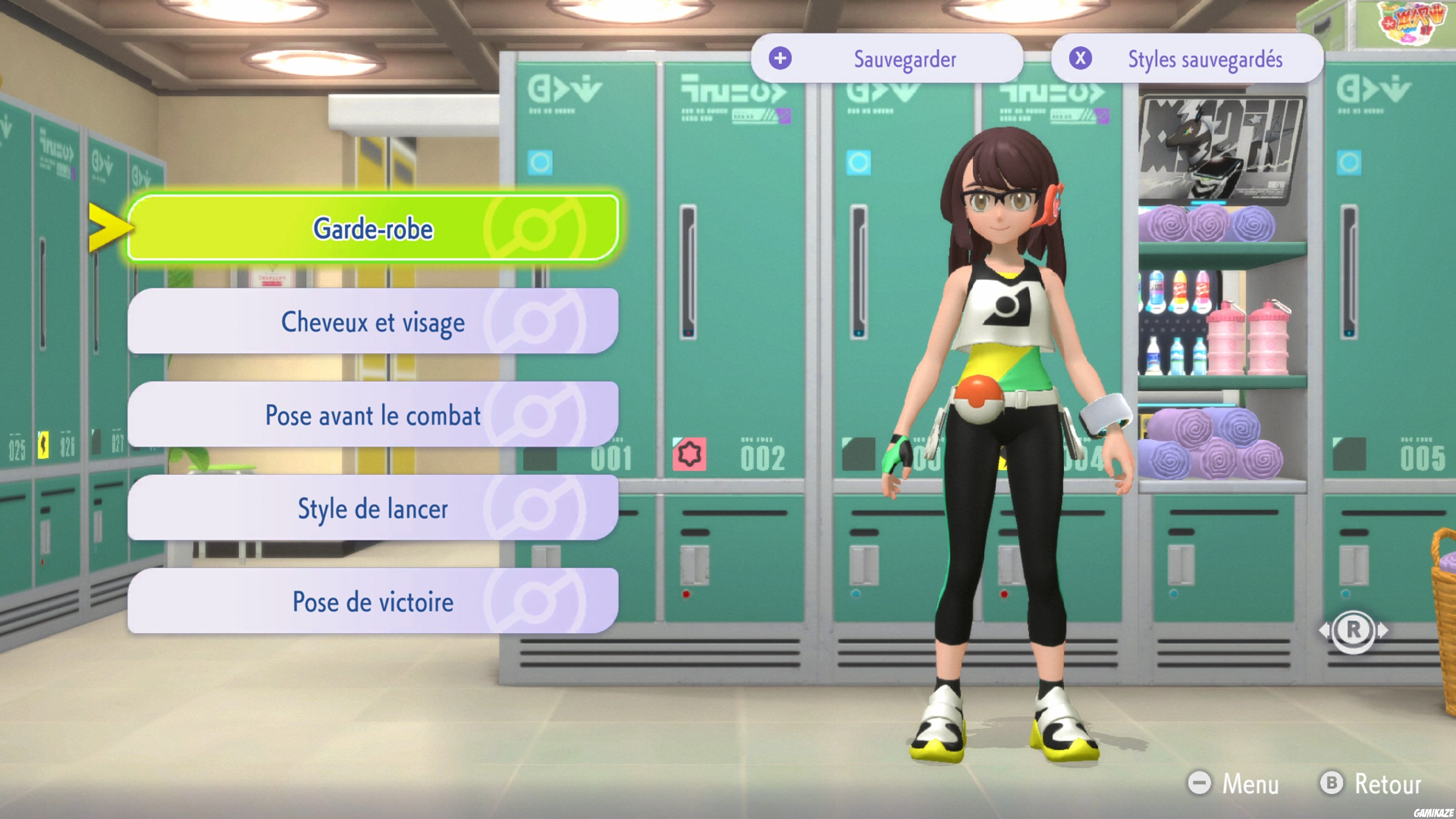This screenshot has width=1456, height=819.
Task: Choose Style de lancer
Action: pyautogui.click(x=373, y=509)
